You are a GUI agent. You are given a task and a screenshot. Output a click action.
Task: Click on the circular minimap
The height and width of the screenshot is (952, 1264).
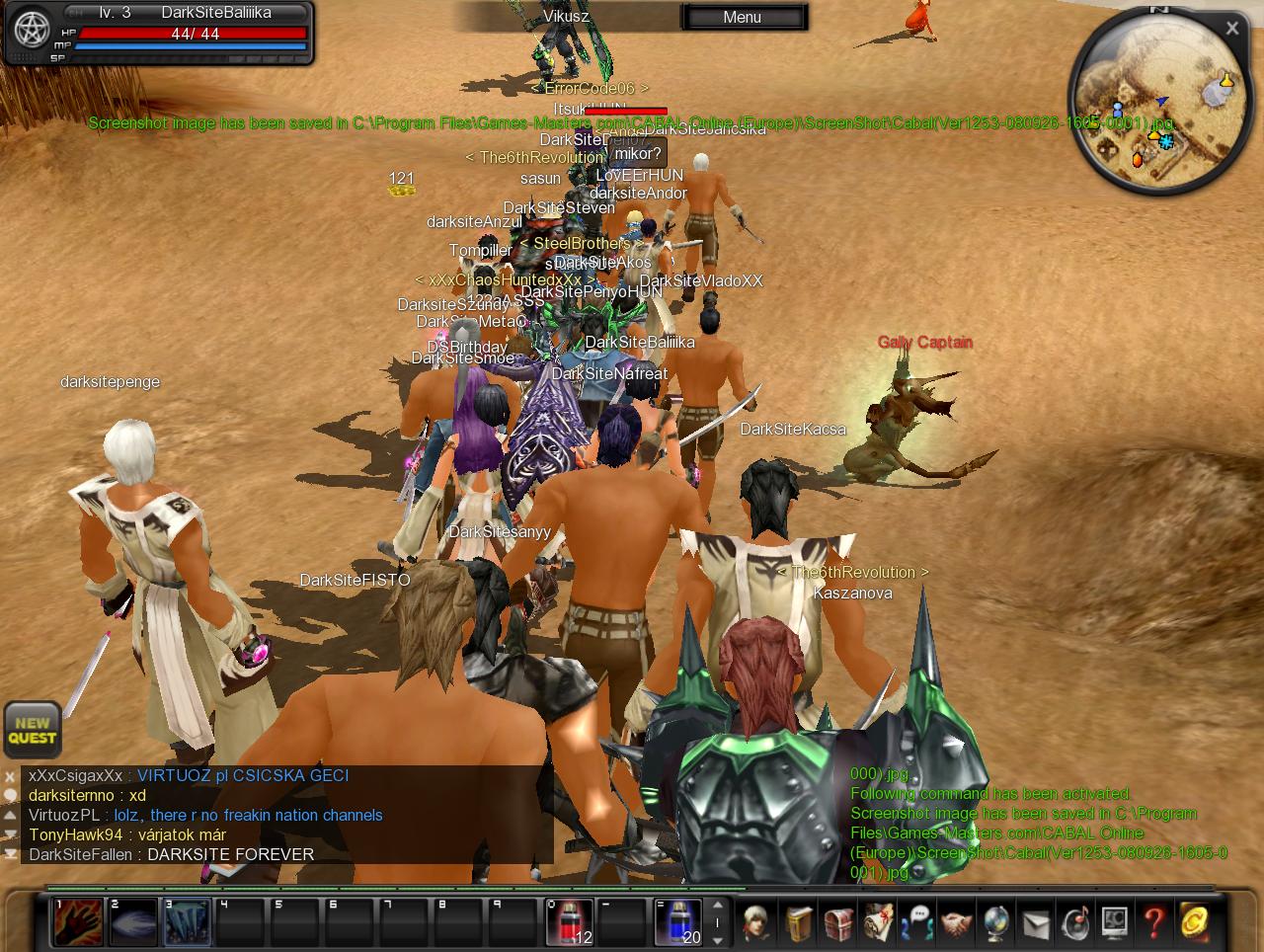coord(1155,107)
